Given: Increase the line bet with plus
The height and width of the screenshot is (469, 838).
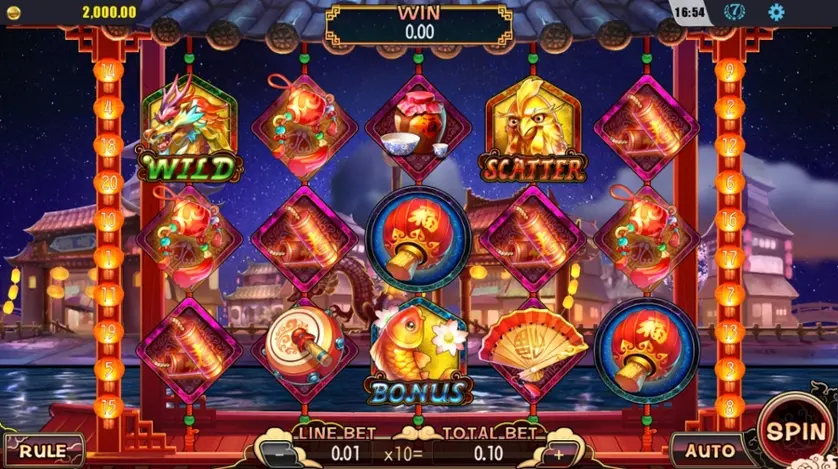Looking at the screenshot, I should point(559,451).
